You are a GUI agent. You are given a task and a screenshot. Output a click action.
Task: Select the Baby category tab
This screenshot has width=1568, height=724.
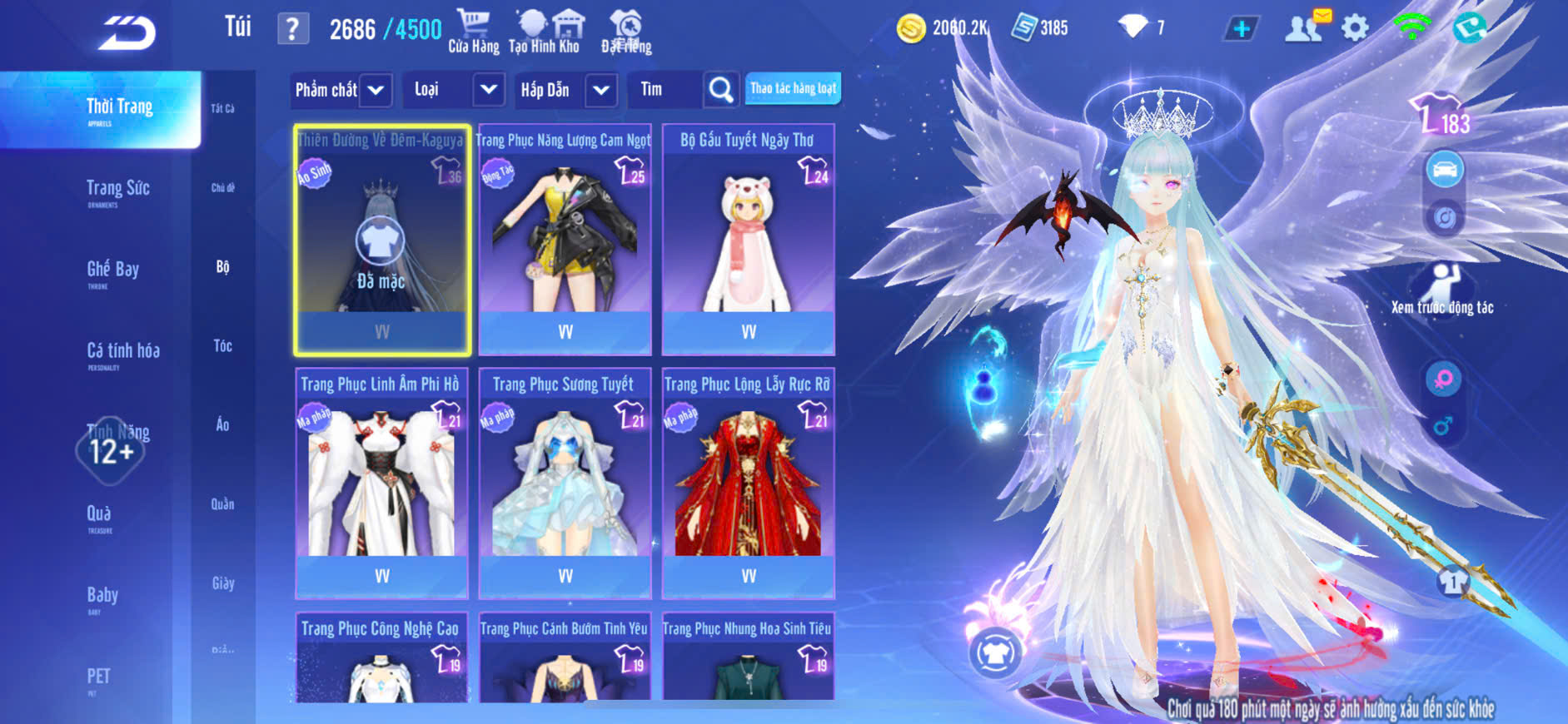tap(102, 596)
